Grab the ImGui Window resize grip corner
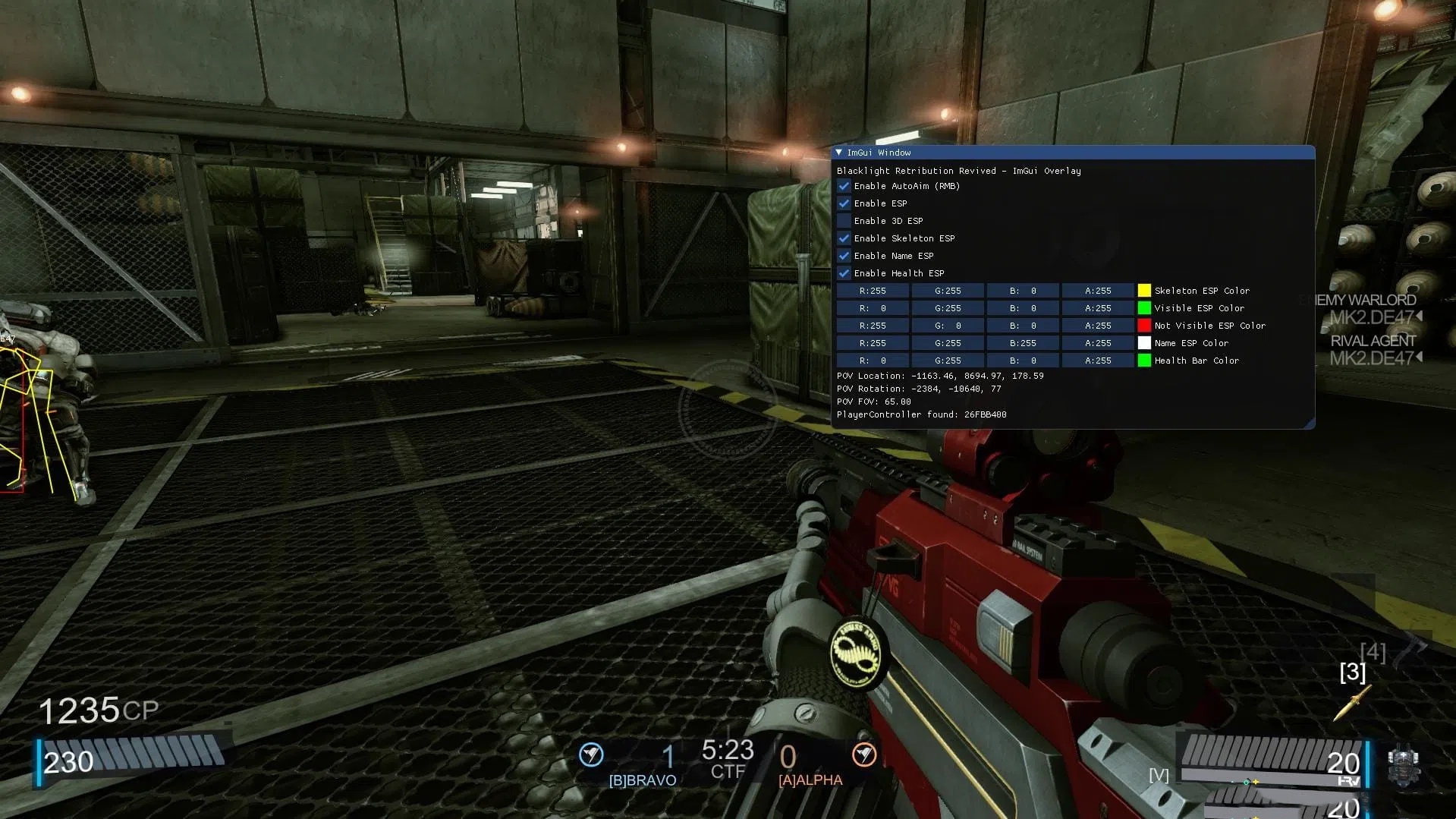The width and height of the screenshot is (1456, 819). coord(1310,424)
